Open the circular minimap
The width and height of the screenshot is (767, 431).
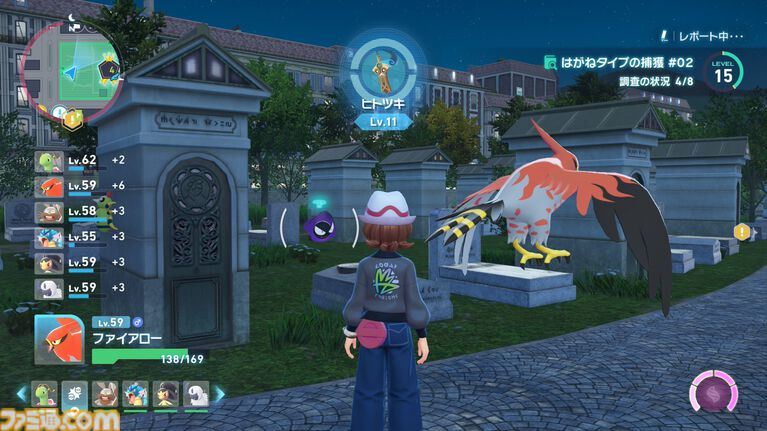[x=71, y=68]
